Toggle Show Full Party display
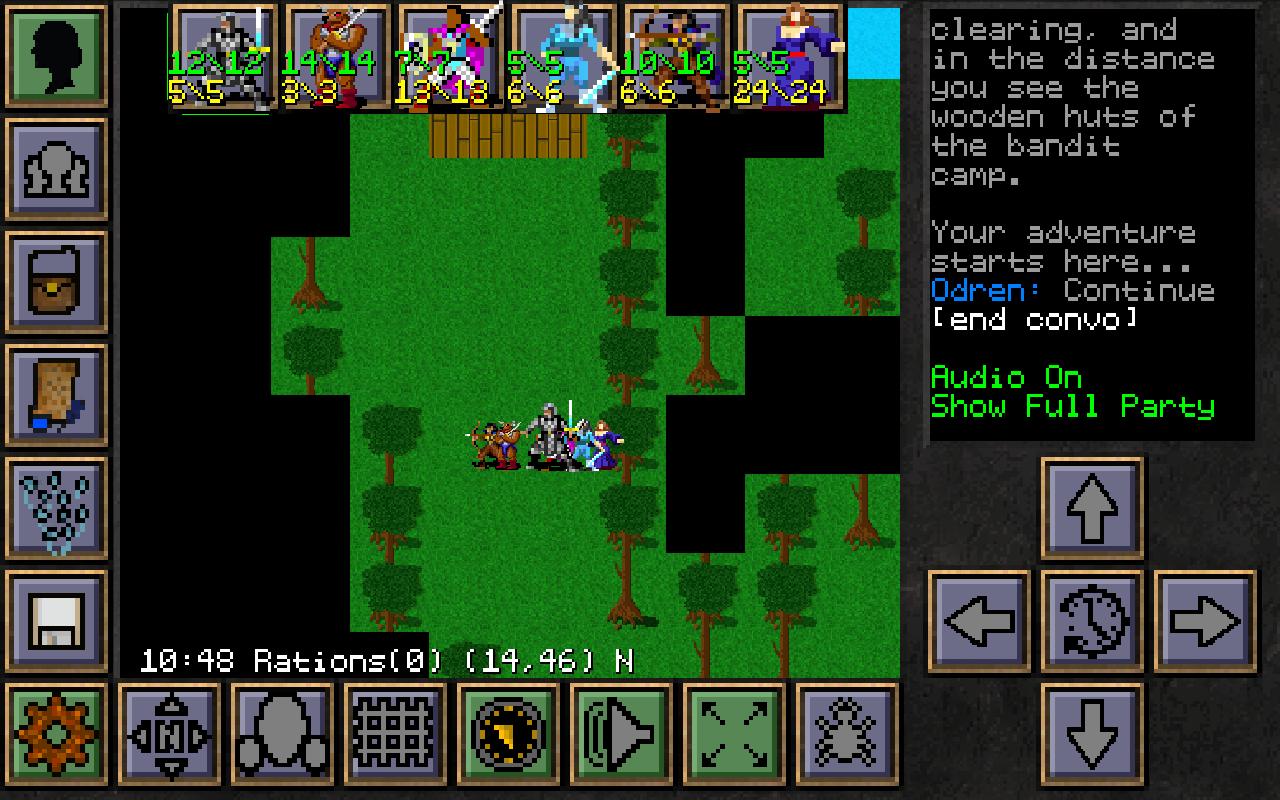 click(x=1075, y=407)
